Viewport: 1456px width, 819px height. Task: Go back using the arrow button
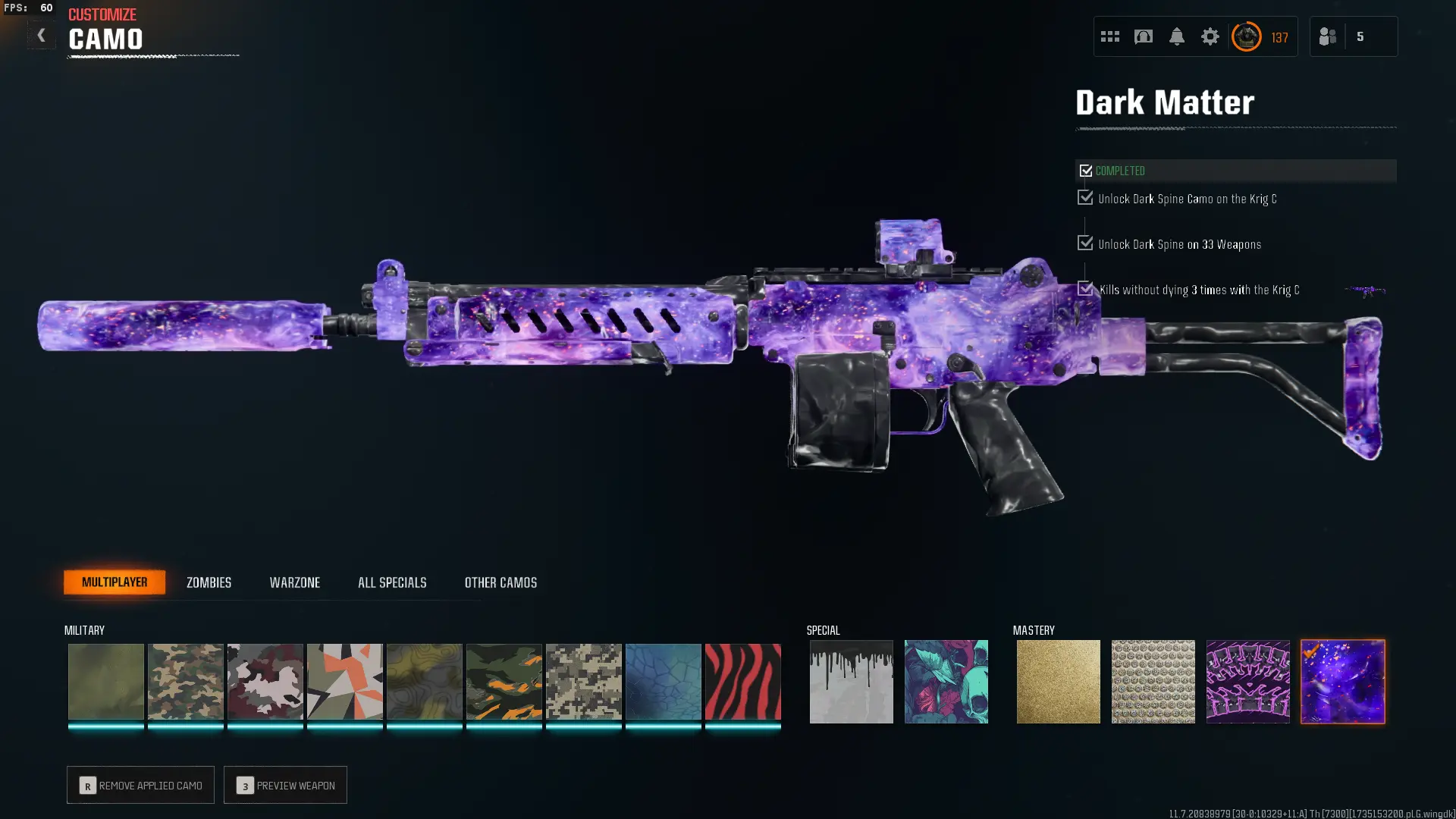point(41,36)
